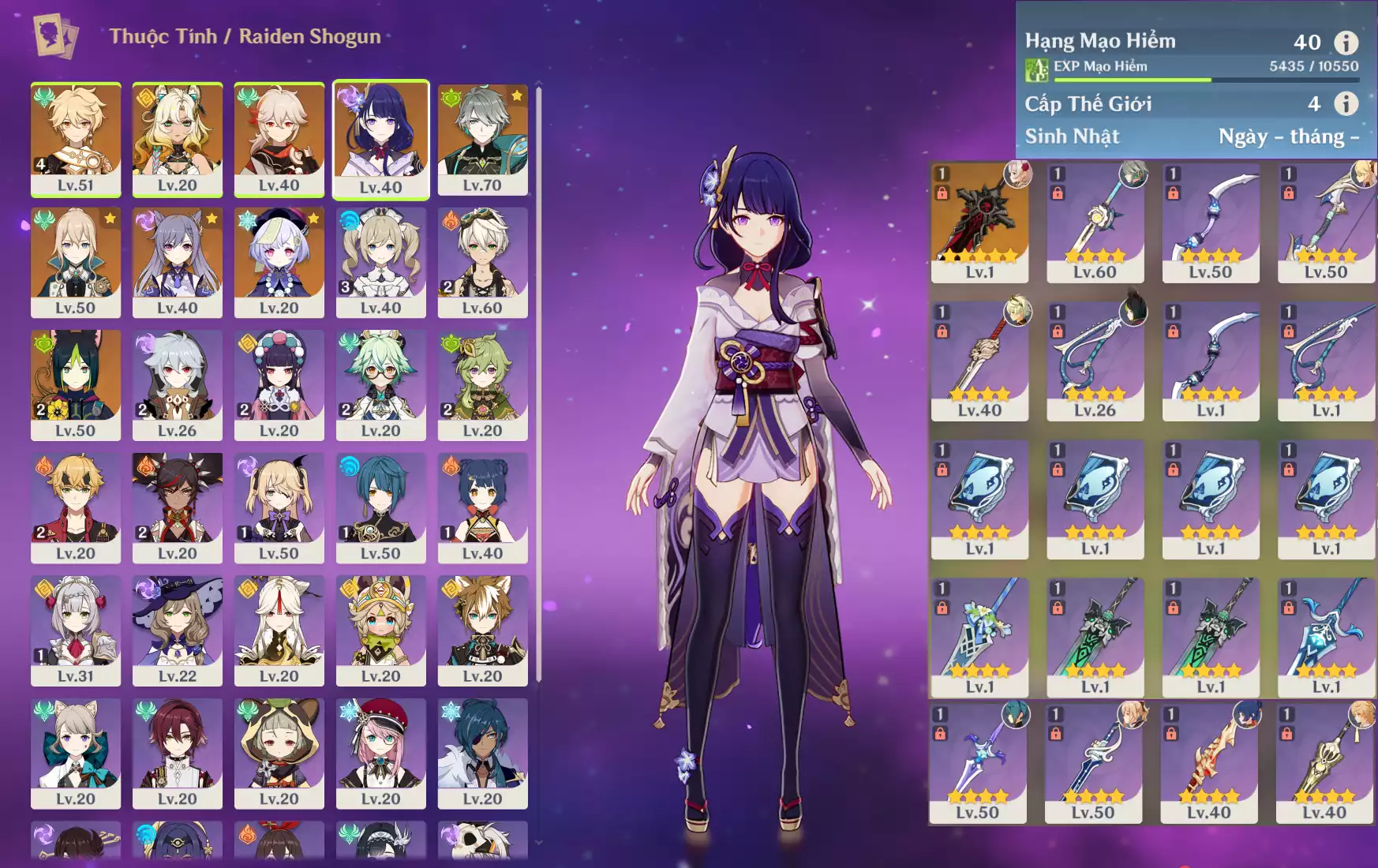Select the Xiangling Lv.40 portrait
This screenshot has width=1378, height=868.
482,507
